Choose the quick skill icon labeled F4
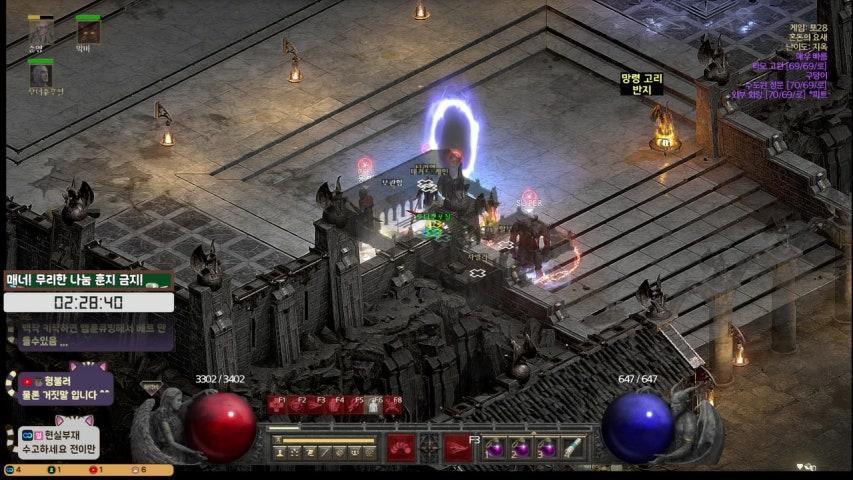The image size is (853, 480). [335, 405]
